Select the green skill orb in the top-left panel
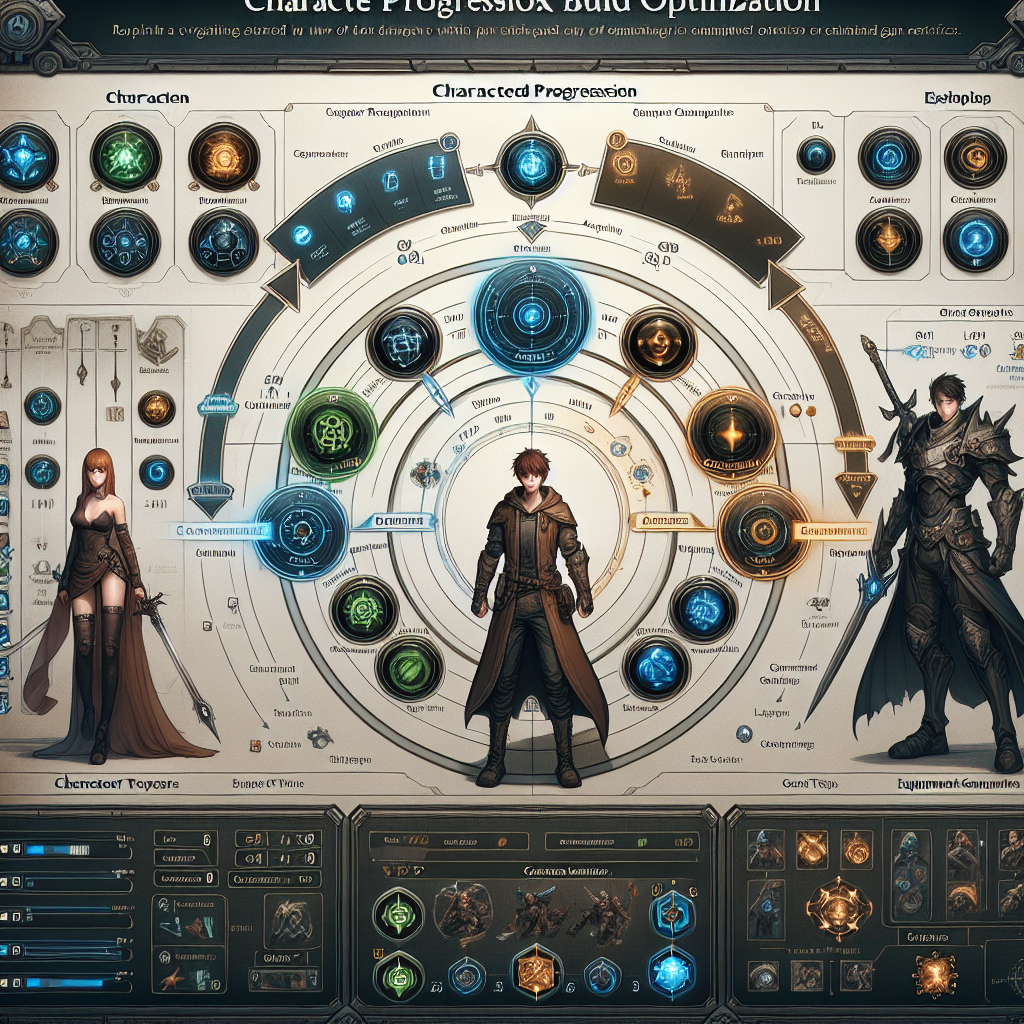Image resolution: width=1024 pixels, height=1024 pixels. pyautogui.click(x=126, y=158)
